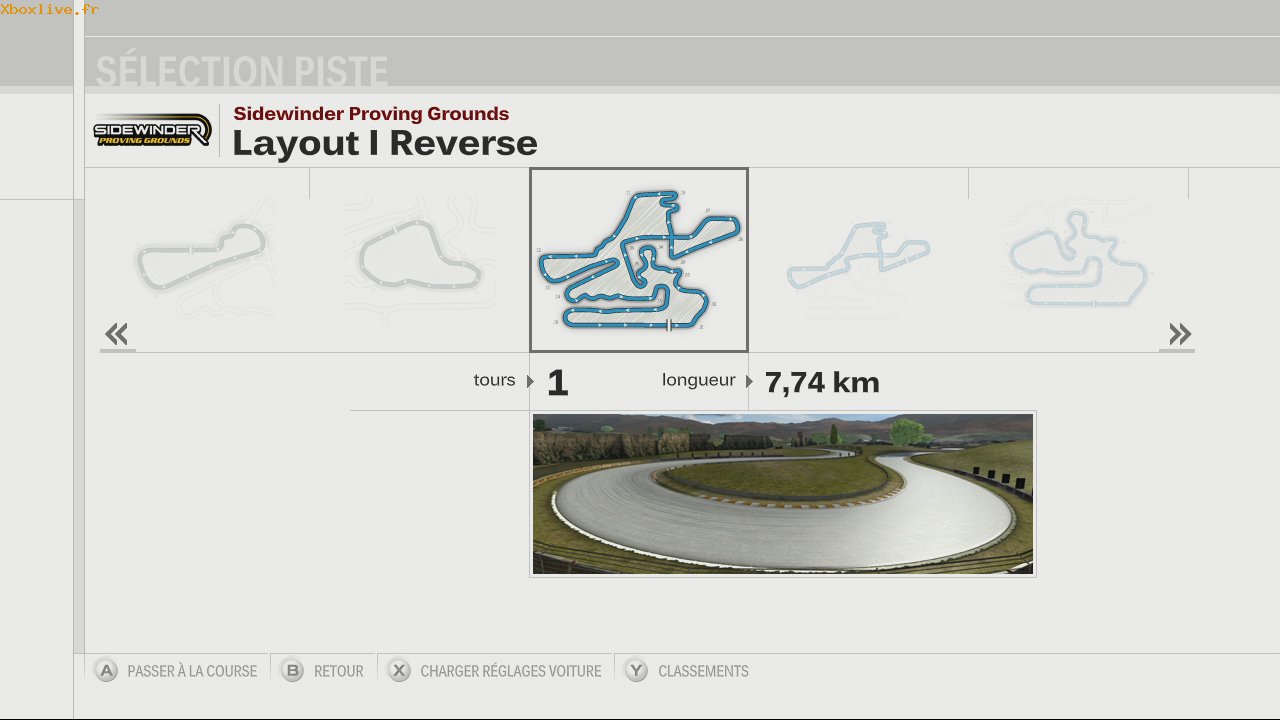
Task: Choose the elongated grey oval track thumbnail
Action: 200,256
